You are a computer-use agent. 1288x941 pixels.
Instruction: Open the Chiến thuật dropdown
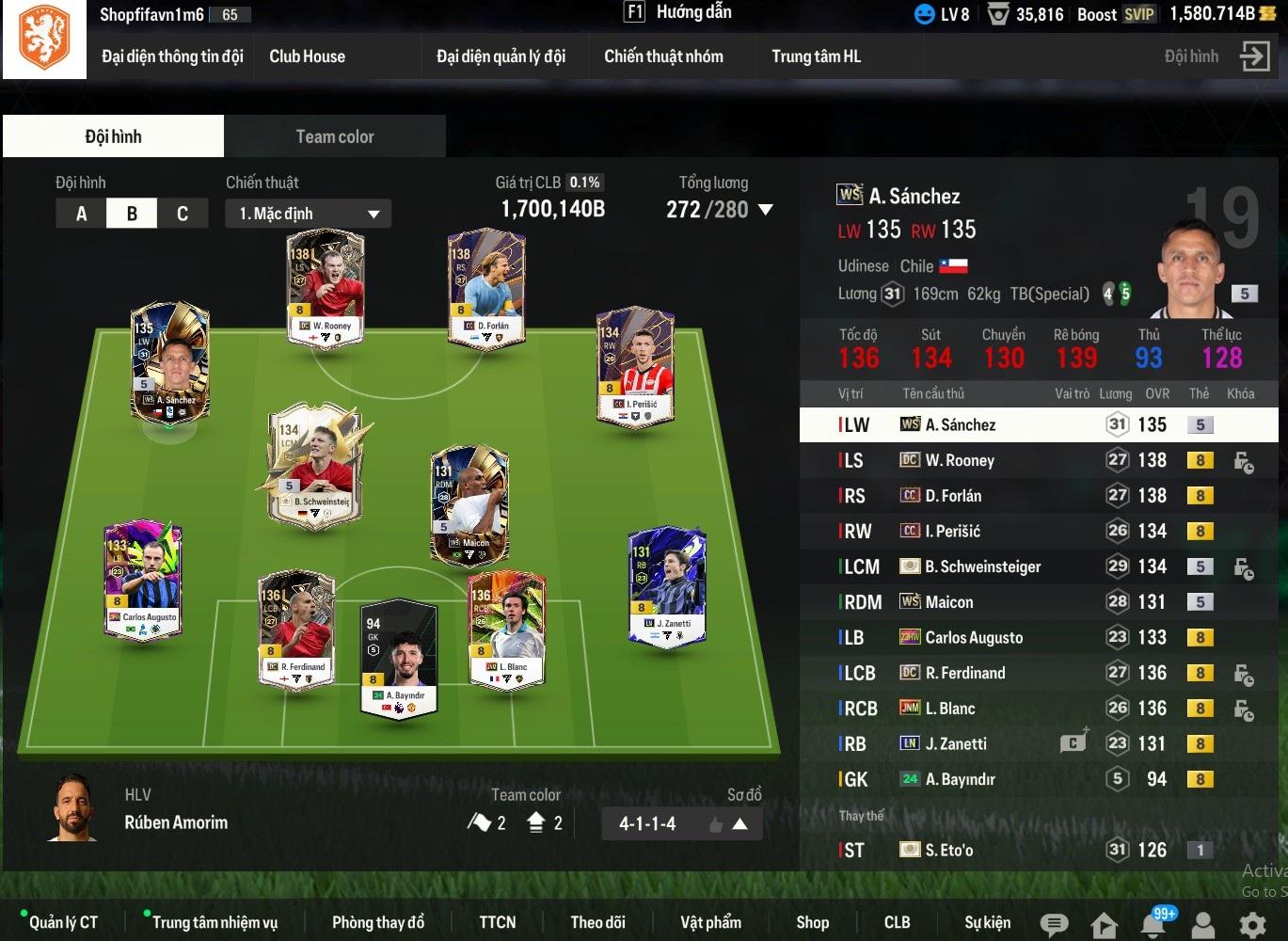pos(308,214)
